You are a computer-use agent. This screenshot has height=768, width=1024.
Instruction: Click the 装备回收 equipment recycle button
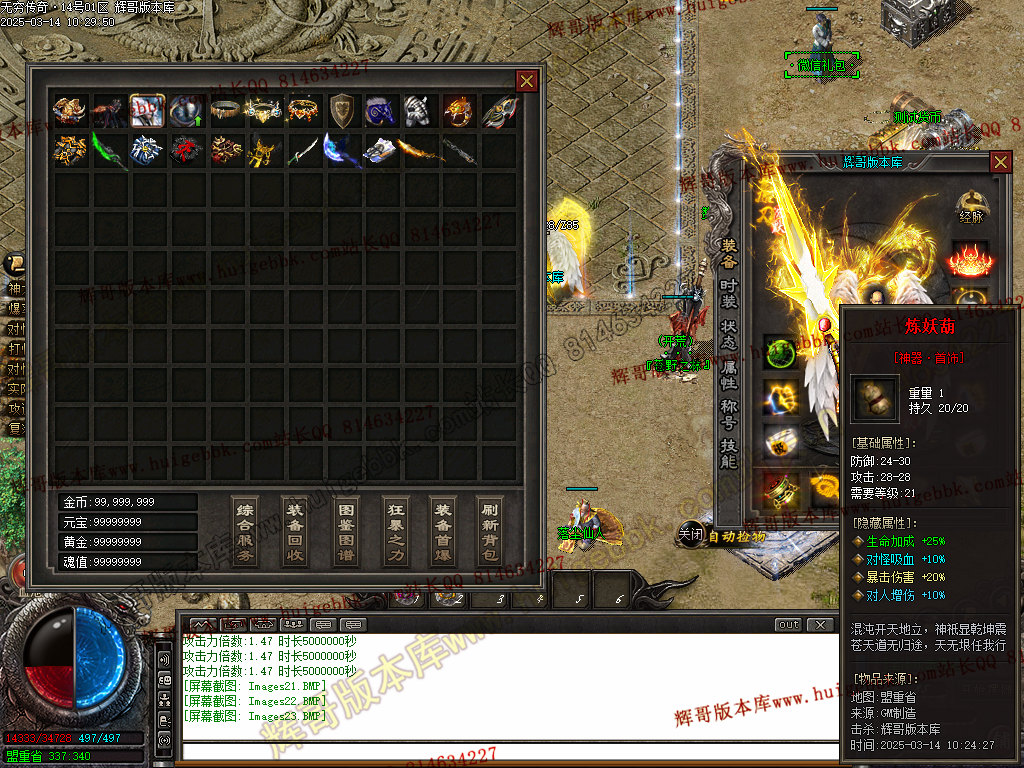click(x=295, y=530)
